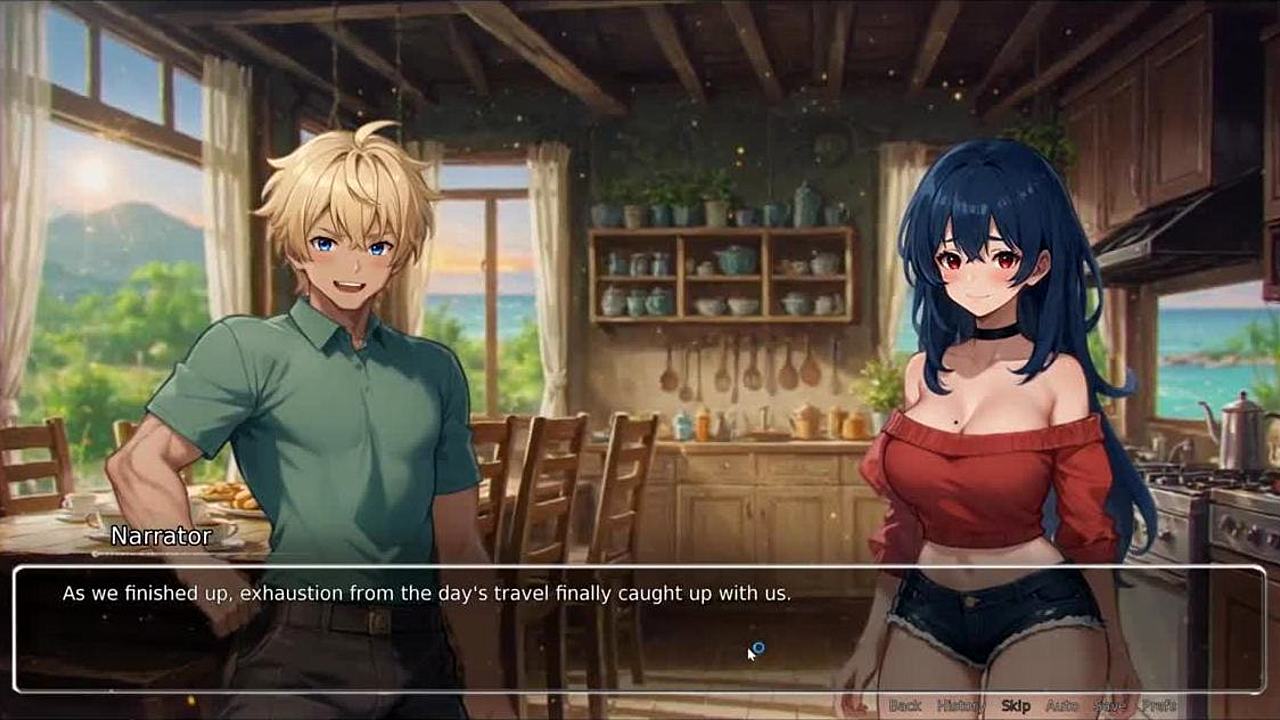Open the dialogue History log
Image resolution: width=1280 pixels, height=720 pixels.
[961, 705]
